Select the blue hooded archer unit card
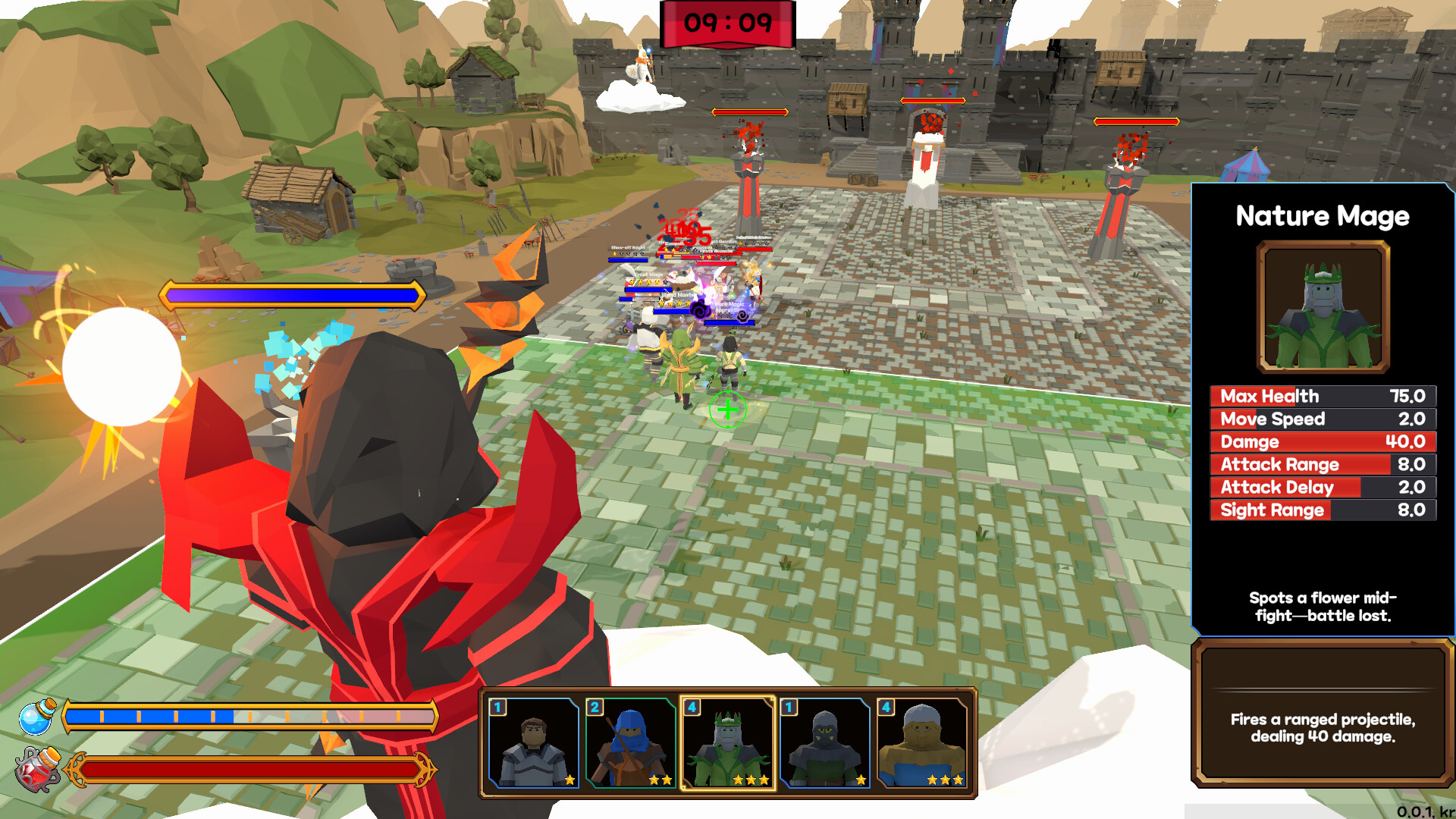This screenshot has width=1456, height=819. [x=632, y=743]
